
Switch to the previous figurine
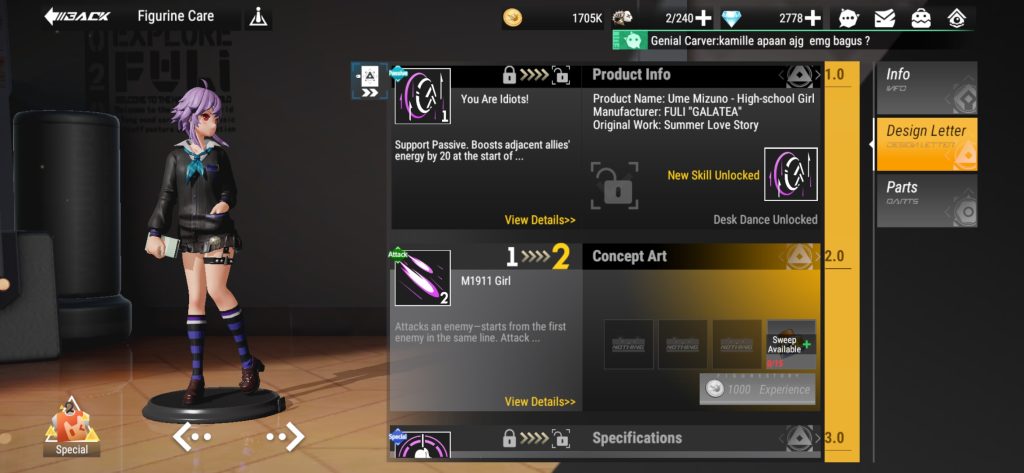pos(192,436)
